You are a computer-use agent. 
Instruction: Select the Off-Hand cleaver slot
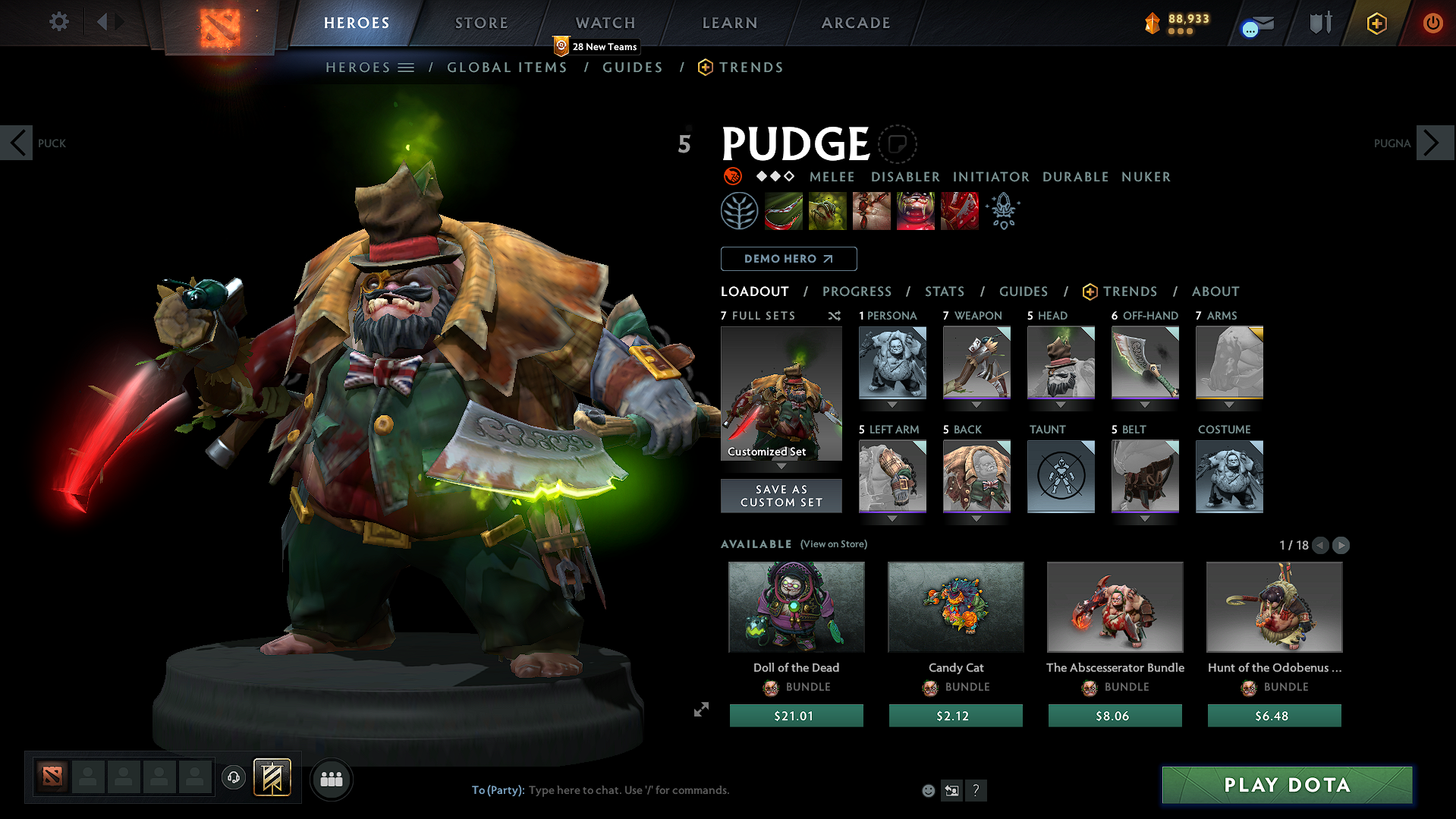point(1145,363)
